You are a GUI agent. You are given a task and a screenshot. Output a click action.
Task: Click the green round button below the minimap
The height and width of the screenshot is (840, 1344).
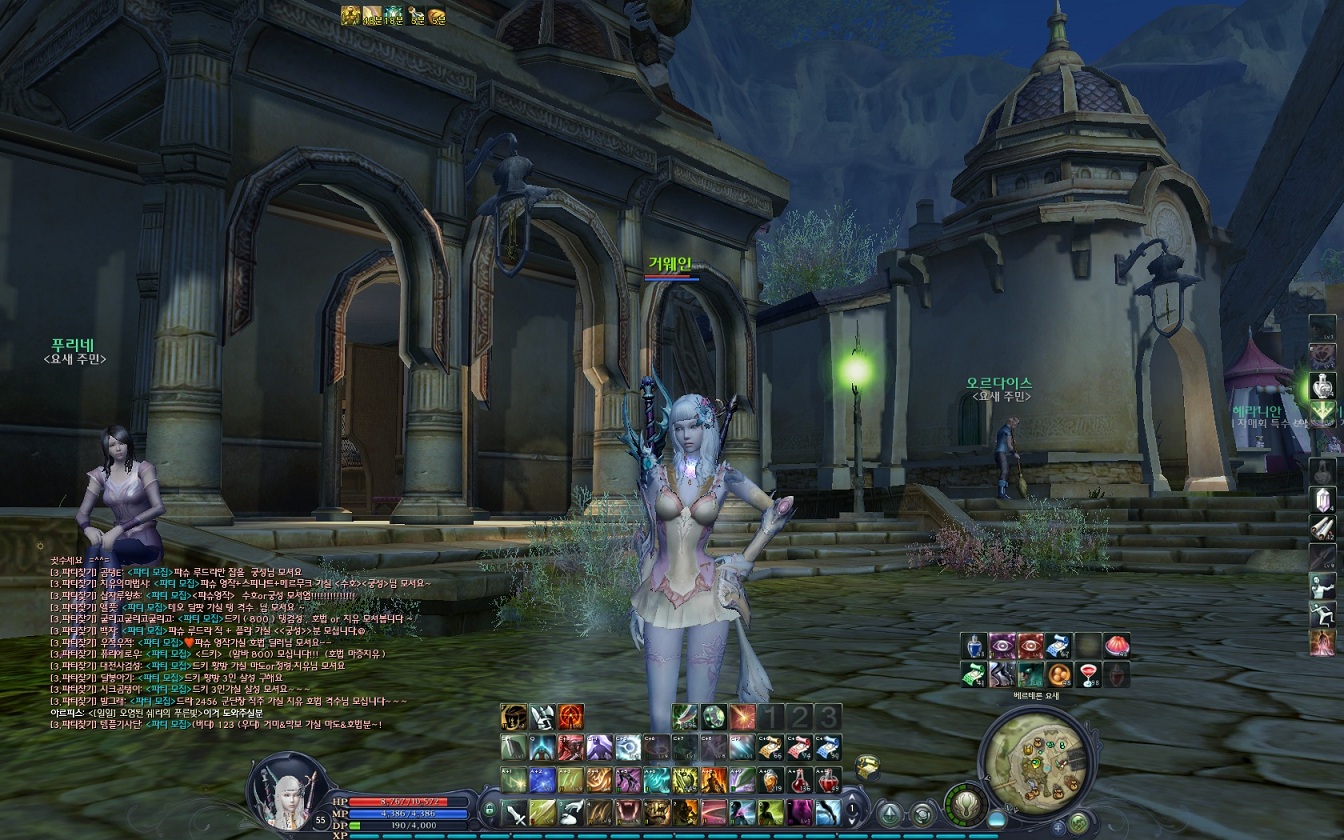tap(1078, 821)
